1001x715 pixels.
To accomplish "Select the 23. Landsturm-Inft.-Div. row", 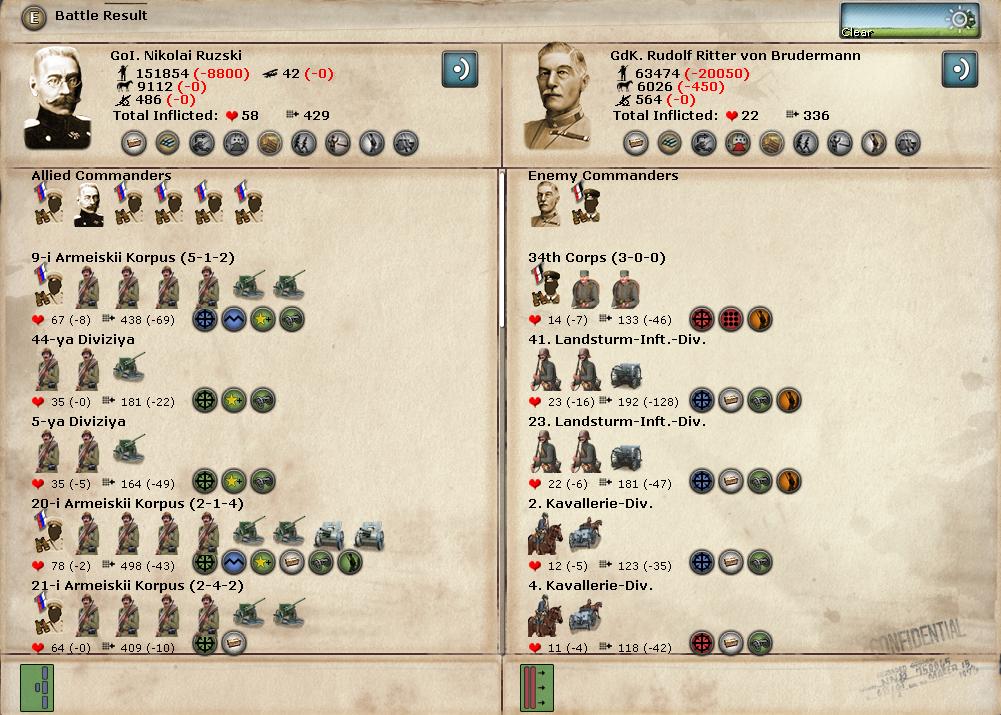I will coord(617,422).
